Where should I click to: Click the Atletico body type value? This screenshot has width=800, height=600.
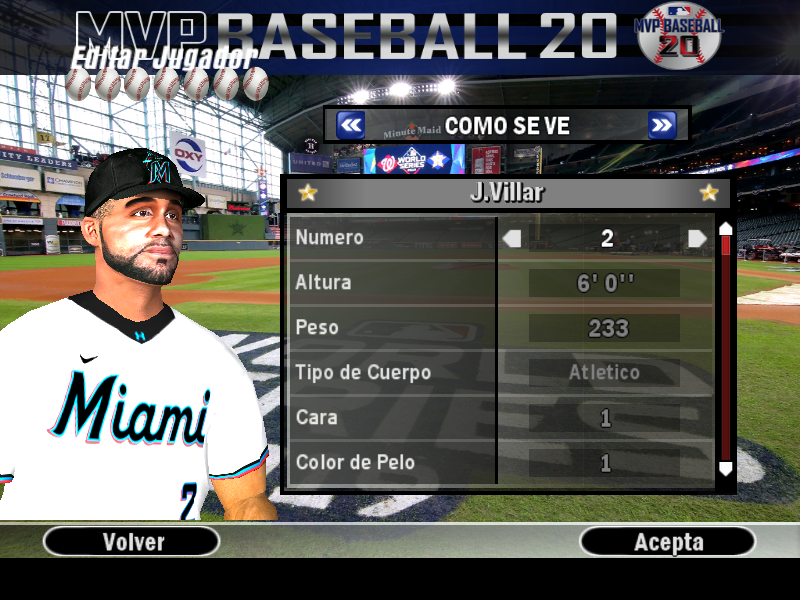click(604, 373)
